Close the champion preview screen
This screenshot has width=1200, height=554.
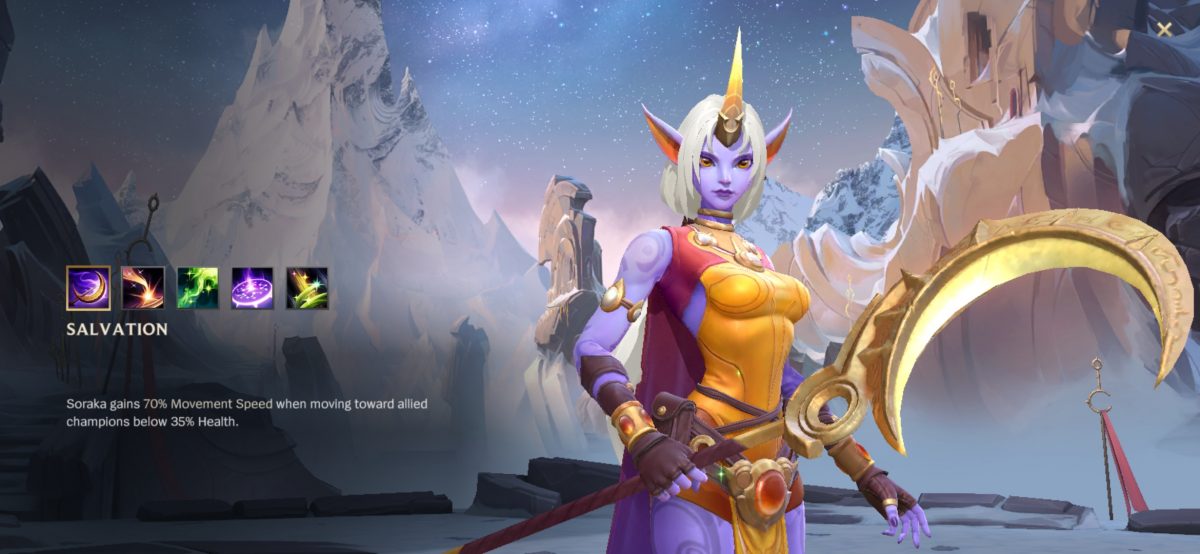point(1165,29)
